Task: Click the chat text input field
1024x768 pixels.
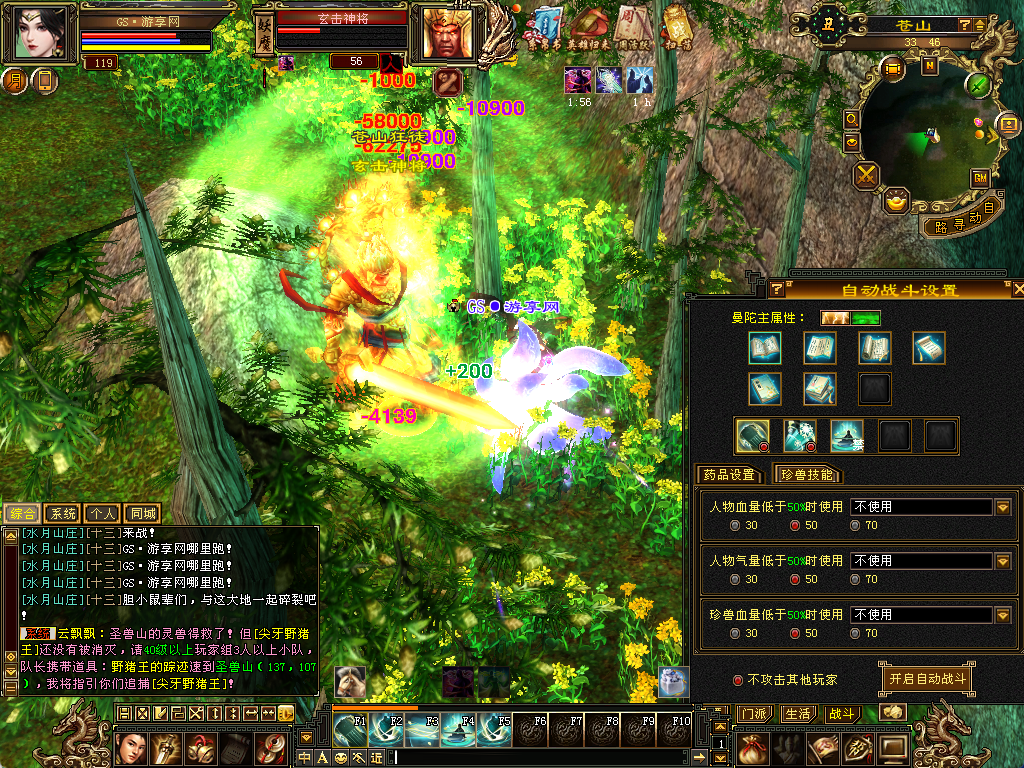Action: 550,757
